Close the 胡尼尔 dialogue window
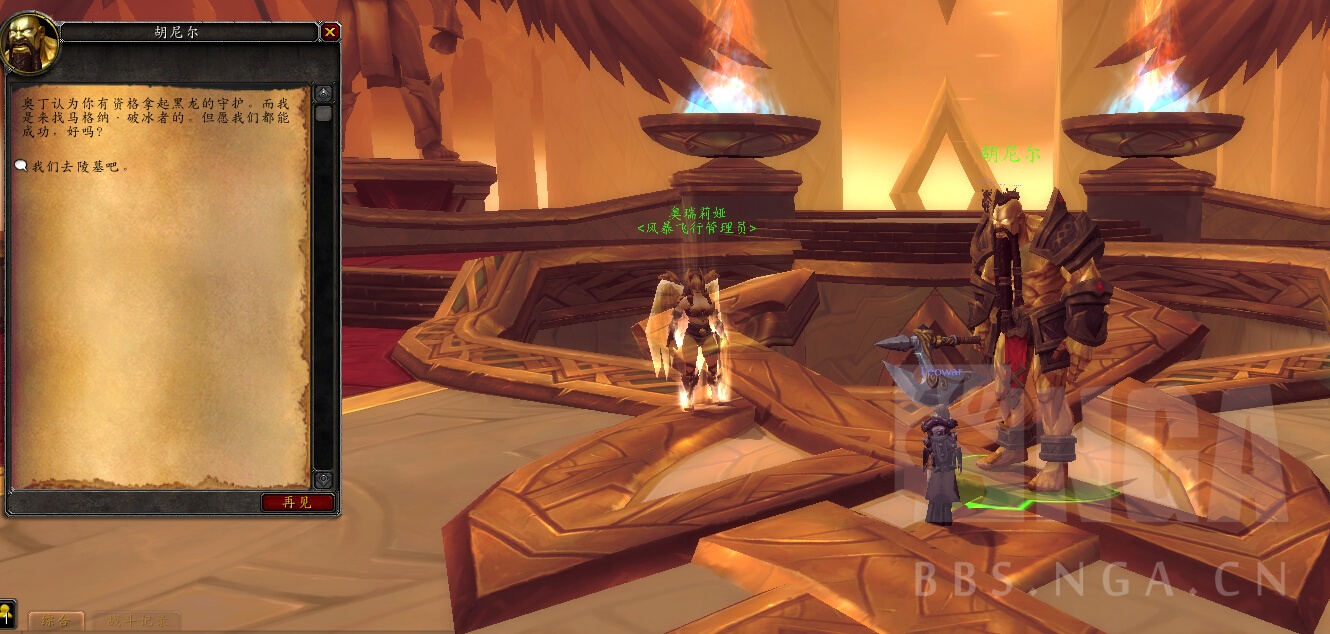This screenshot has width=1330, height=634. [x=330, y=32]
